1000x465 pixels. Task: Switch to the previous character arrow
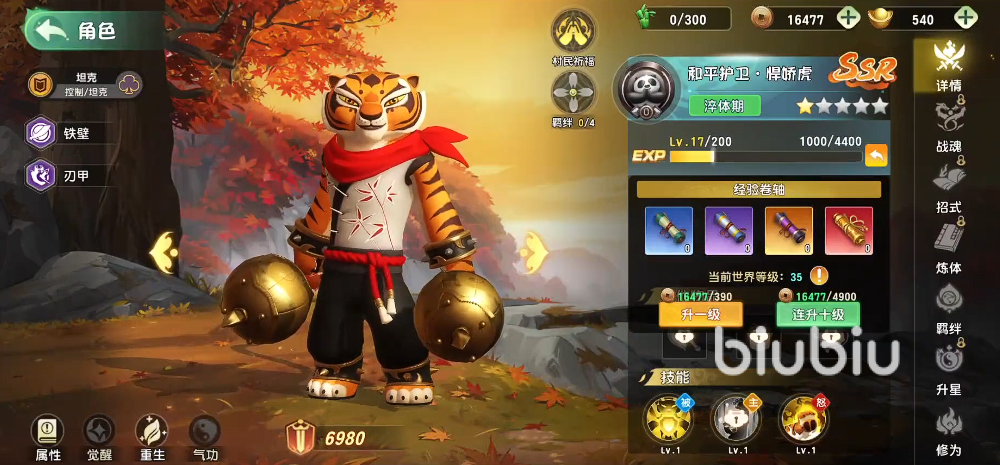pos(163,253)
